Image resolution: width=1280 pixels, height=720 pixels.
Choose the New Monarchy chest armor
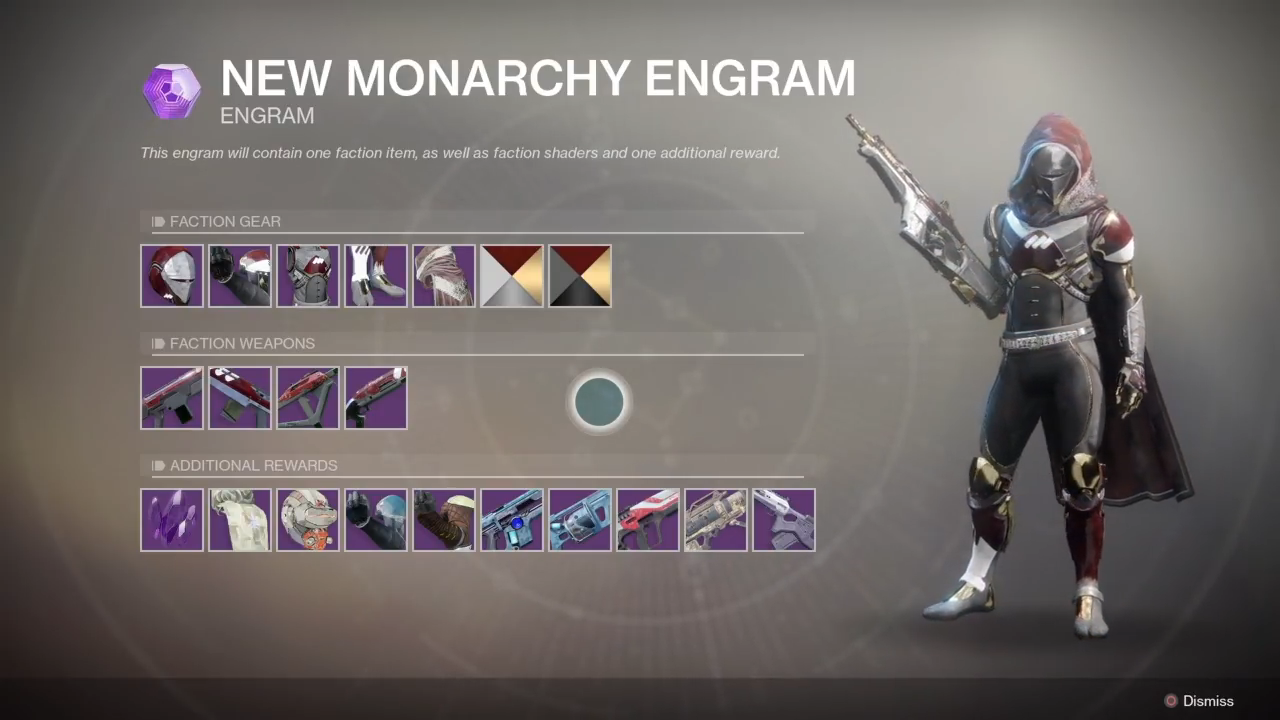coord(308,276)
